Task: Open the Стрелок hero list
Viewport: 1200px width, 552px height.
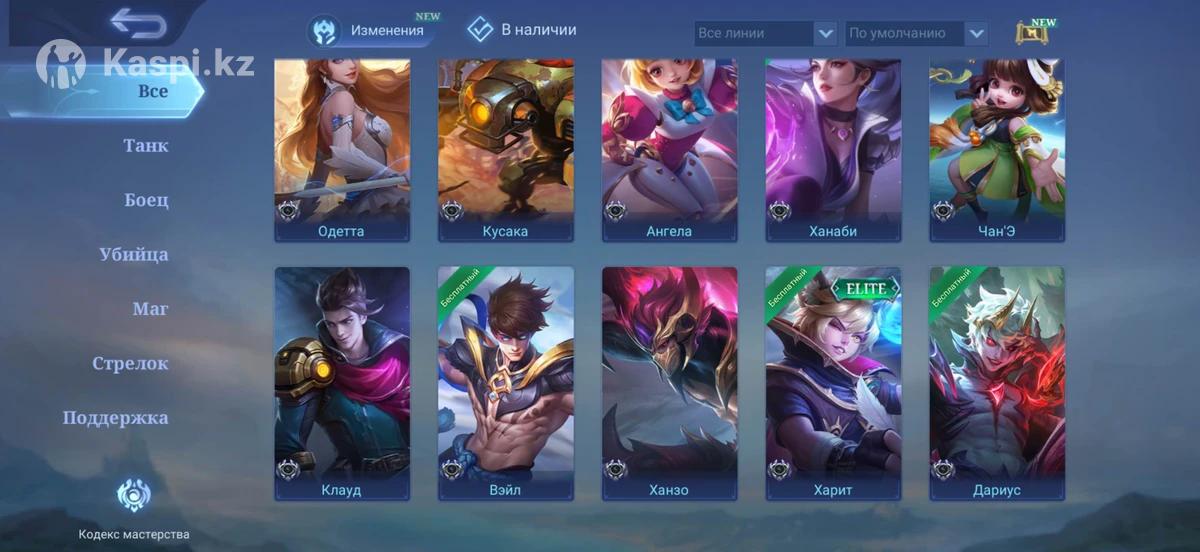Action: tap(131, 364)
